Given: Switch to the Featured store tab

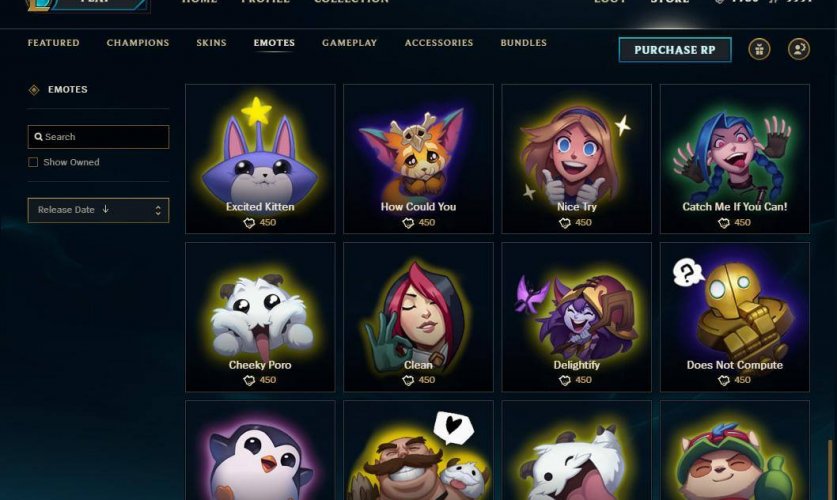Looking at the screenshot, I should pos(54,43).
